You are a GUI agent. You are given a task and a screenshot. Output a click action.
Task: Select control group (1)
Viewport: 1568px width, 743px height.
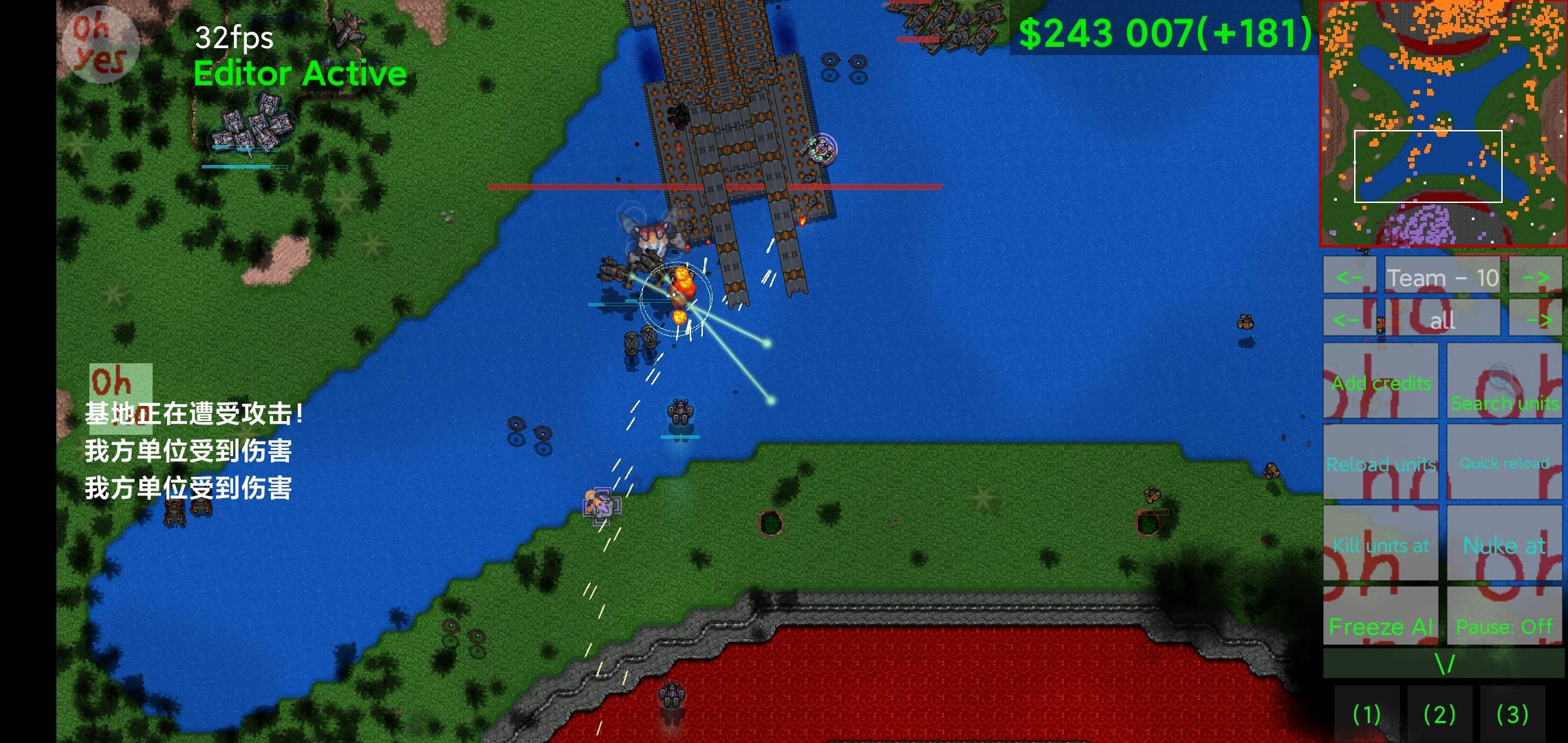tap(1366, 714)
